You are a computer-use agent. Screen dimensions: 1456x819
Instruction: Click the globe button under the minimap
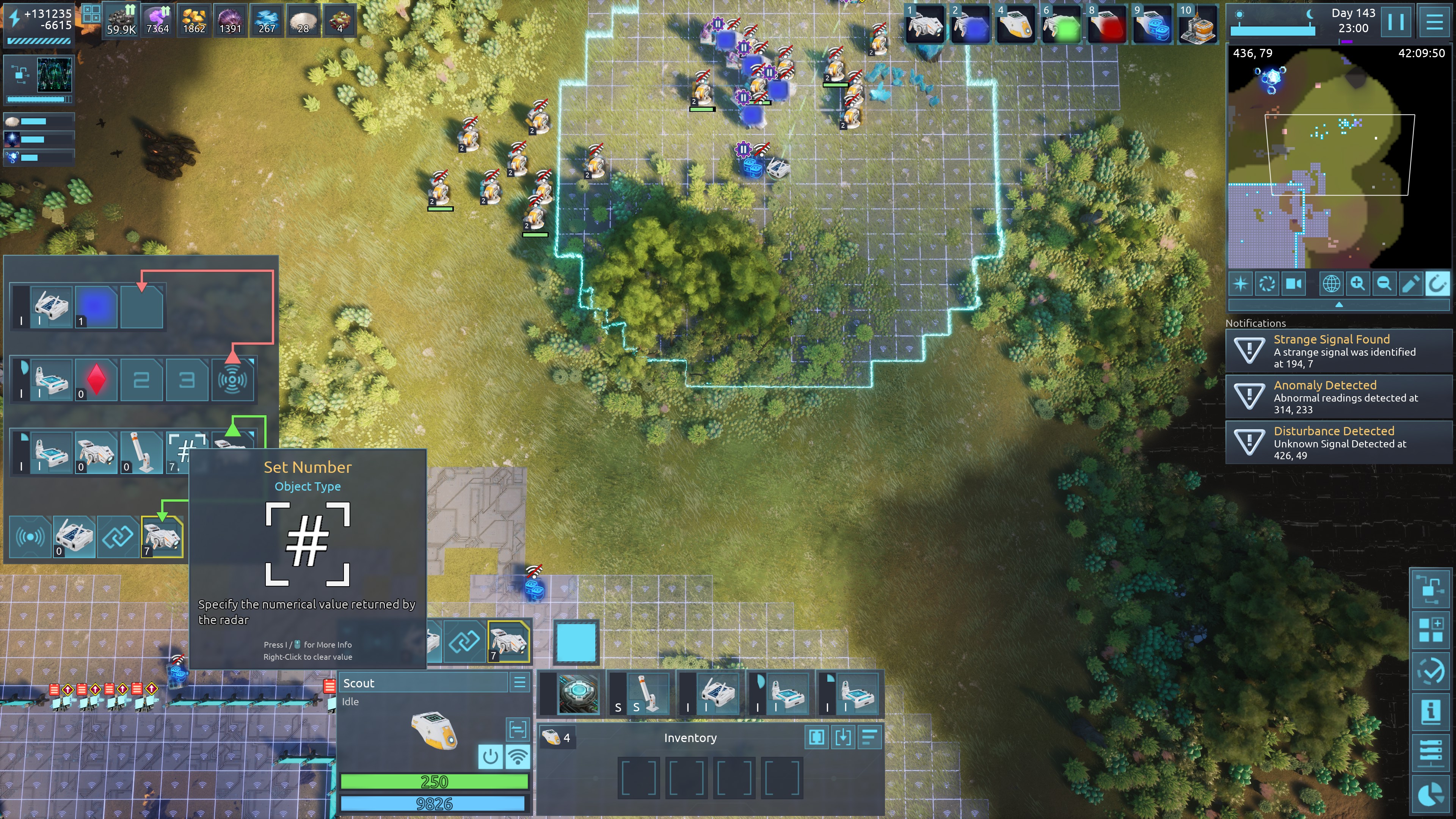(x=1331, y=283)
